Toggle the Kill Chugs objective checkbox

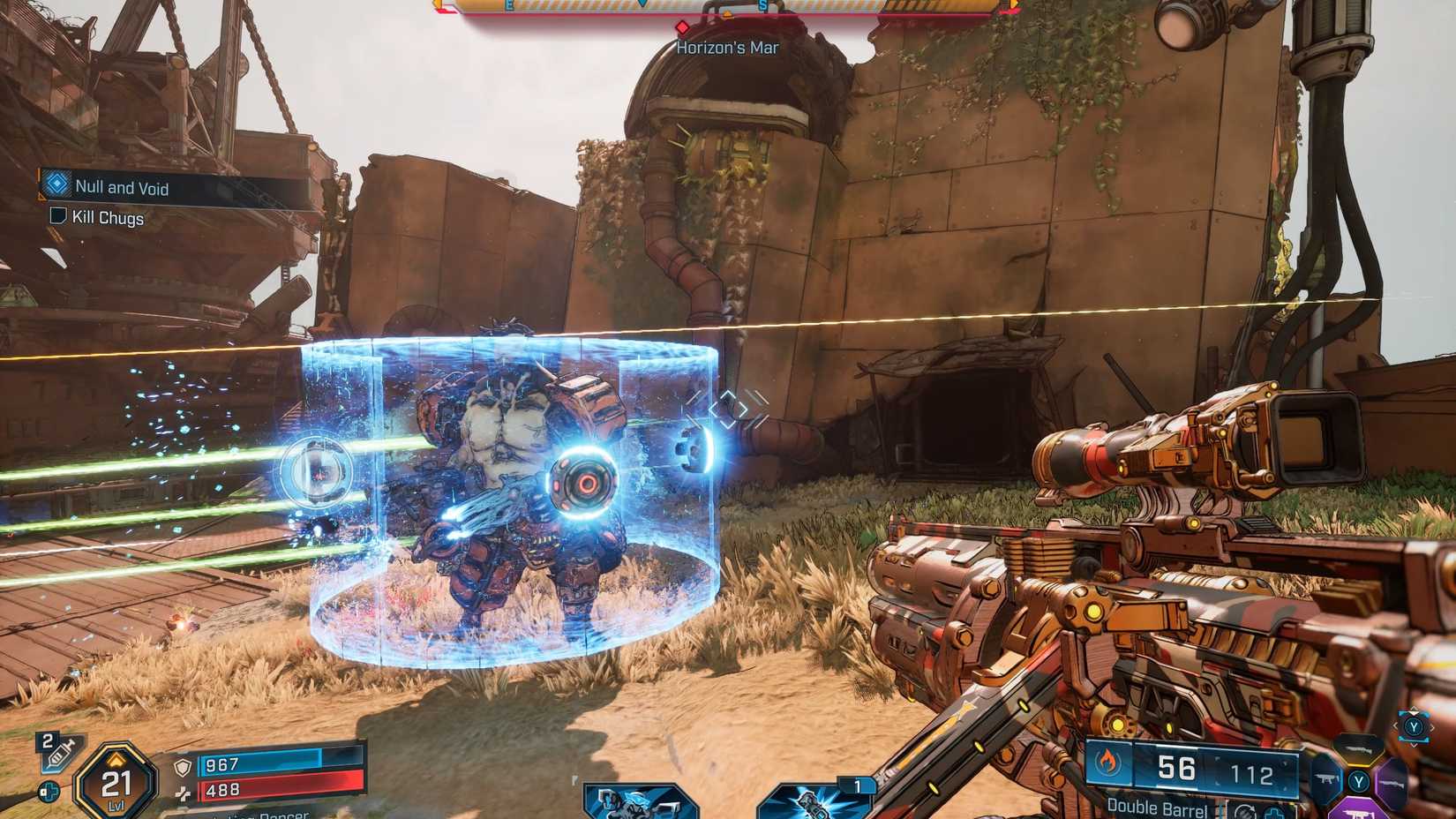point(58,218)
